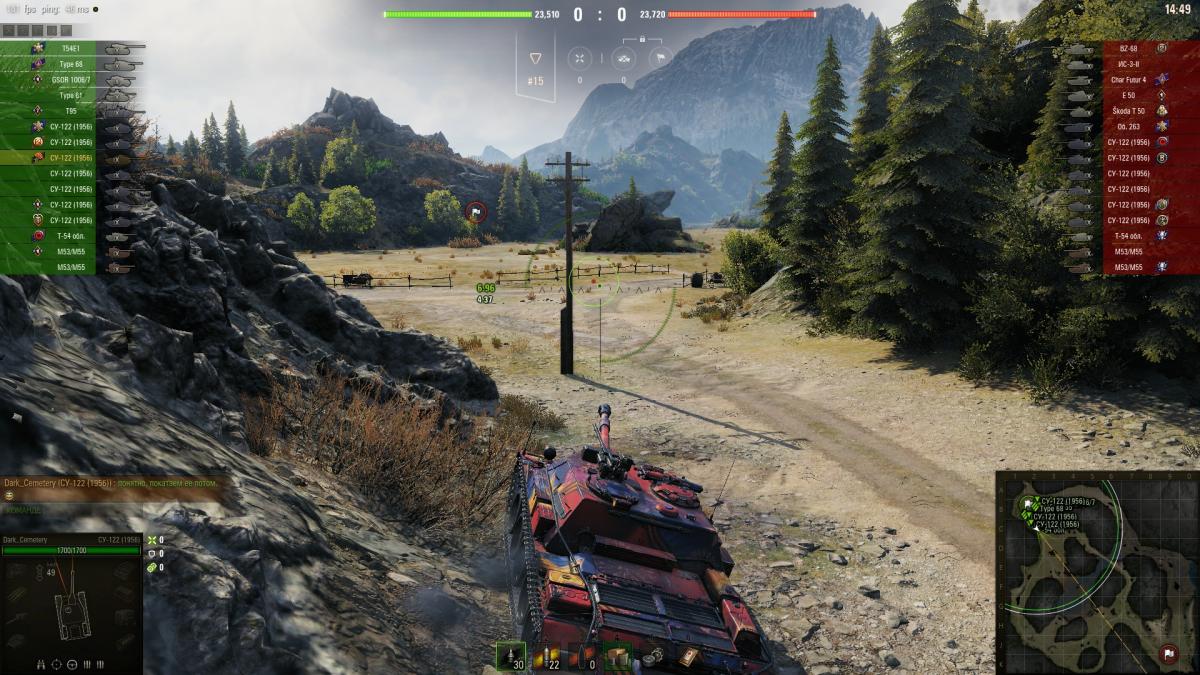Select the shell slot holding 30 rounds
This screenshot has height=675, width=1200.
[510, 655]
